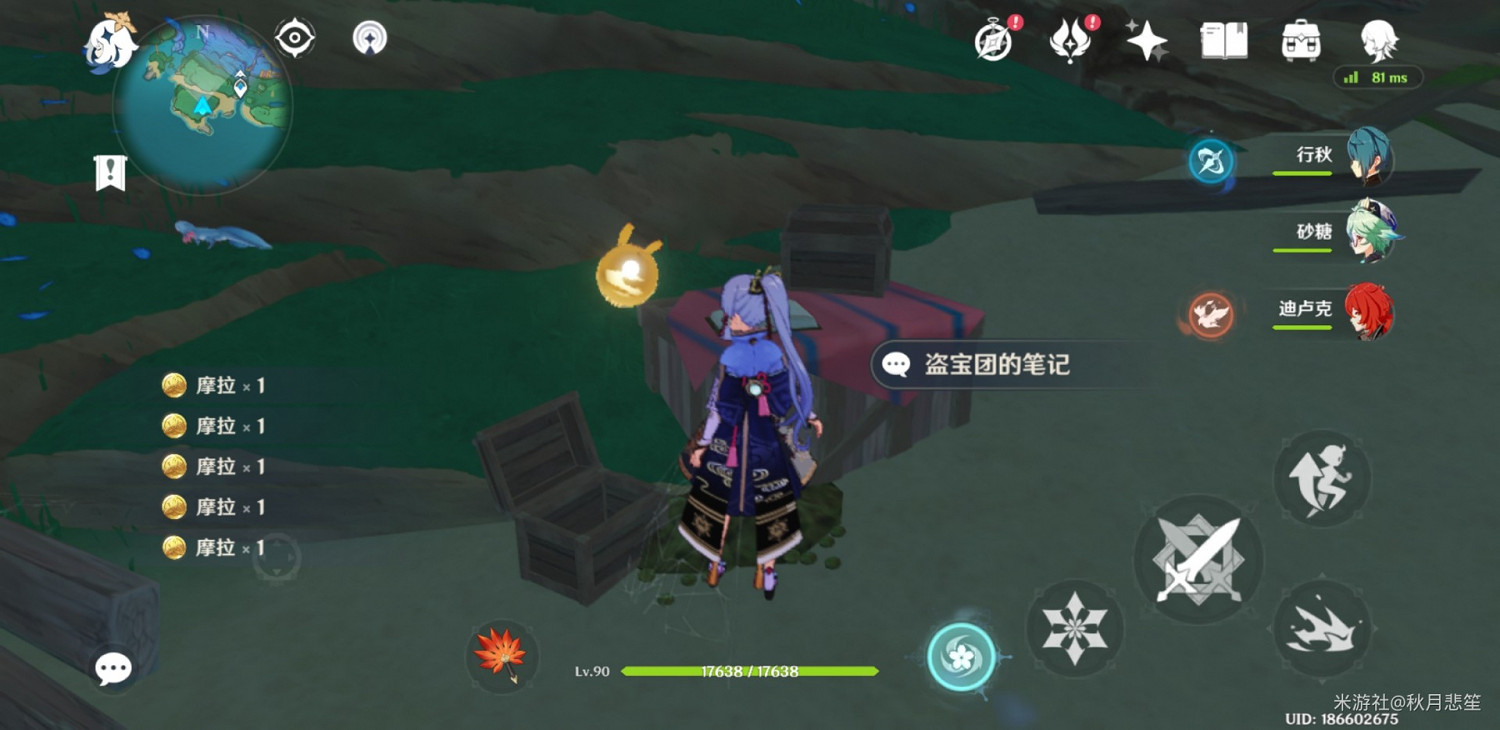Image resolution: width=1500 pixels, height=730 pixels.
Task: Tap the co-op arrow icon at top
Action: pyautogui.click(x=370, y=37)
